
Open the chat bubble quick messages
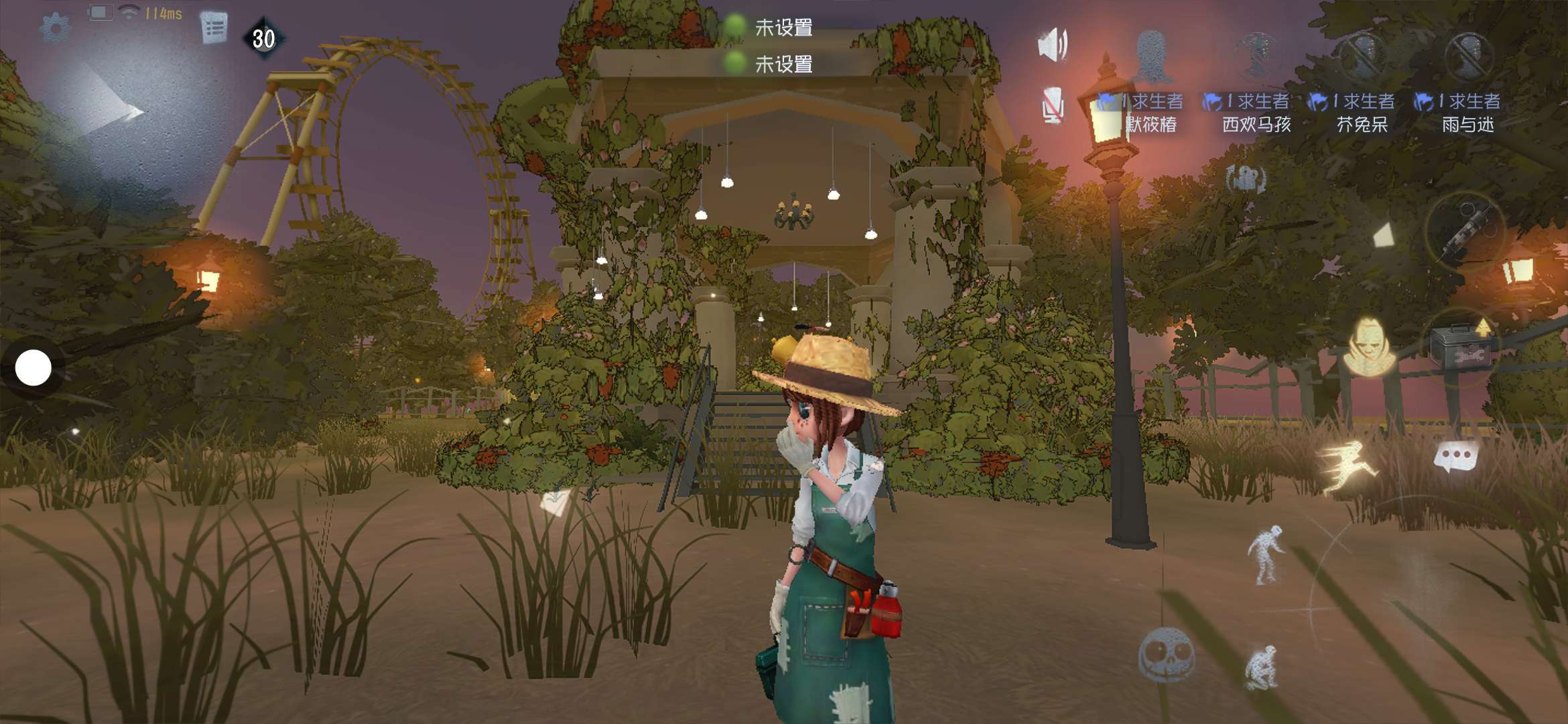(1455, 457)
